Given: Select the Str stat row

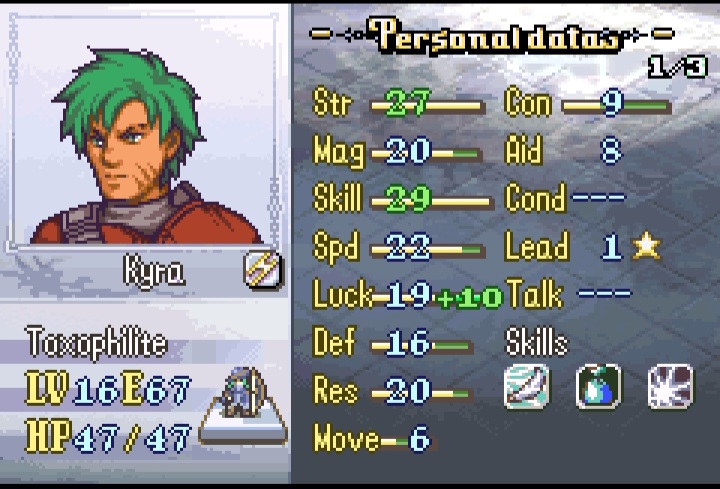Looking at the screenshot, I should click(400, 103).
